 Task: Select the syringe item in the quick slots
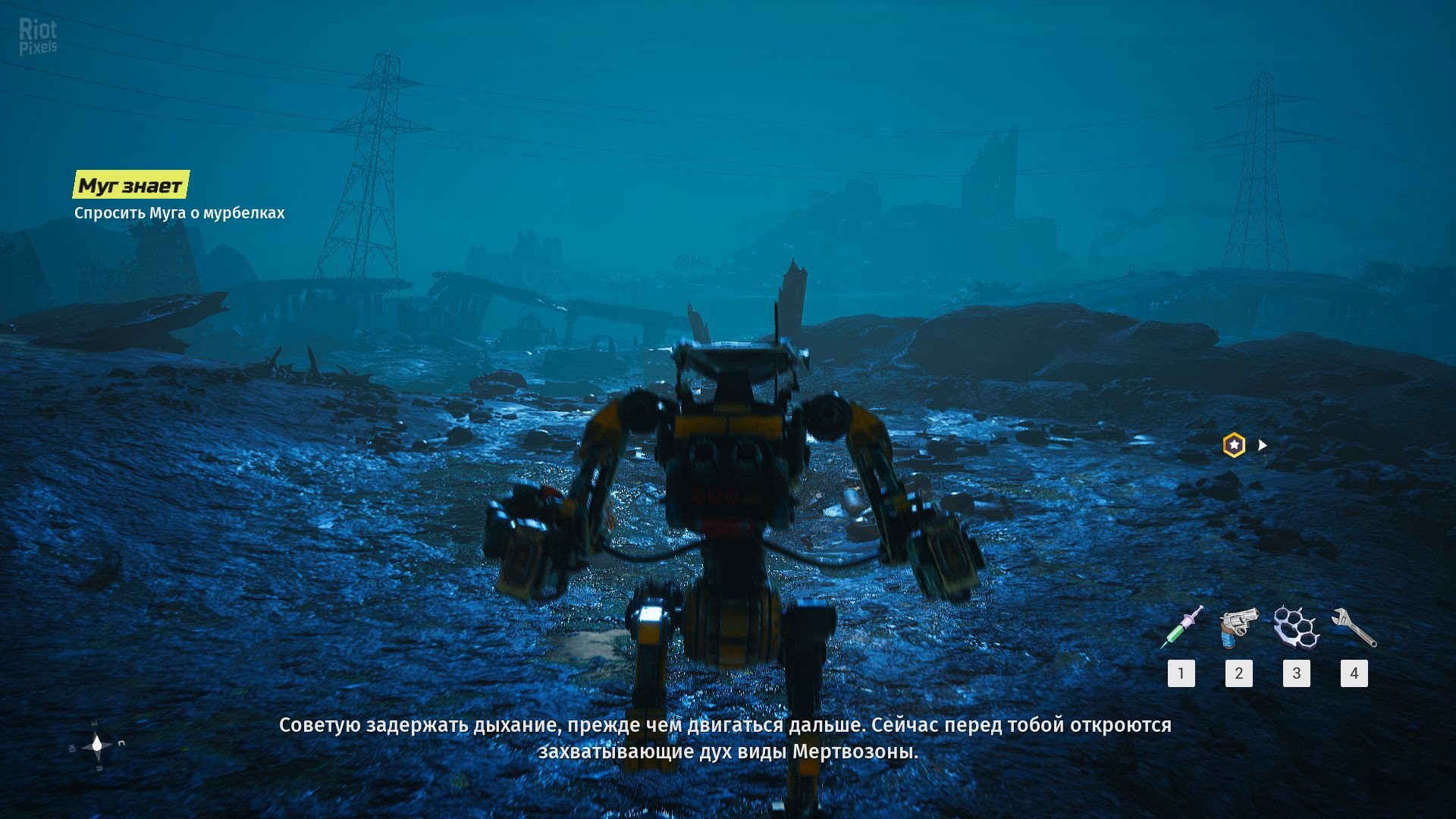[x=1181, y=628]
